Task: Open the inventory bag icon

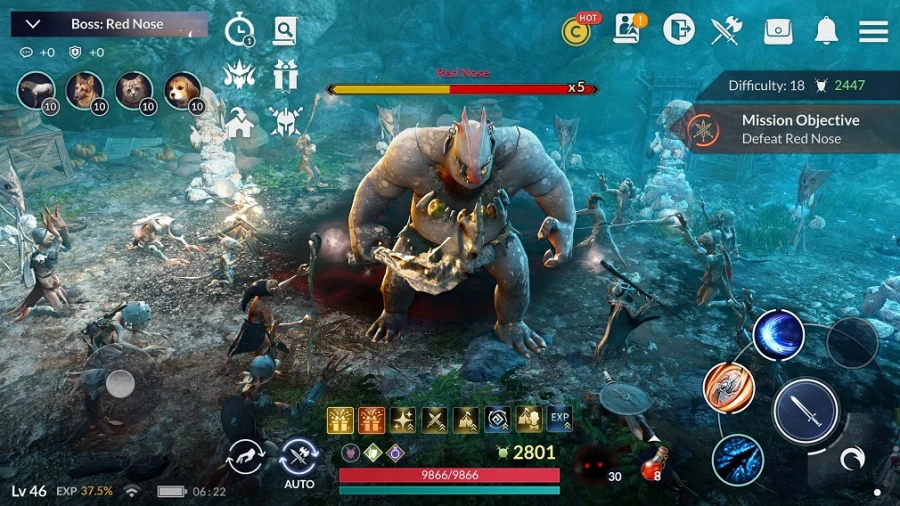Action: 778,31
